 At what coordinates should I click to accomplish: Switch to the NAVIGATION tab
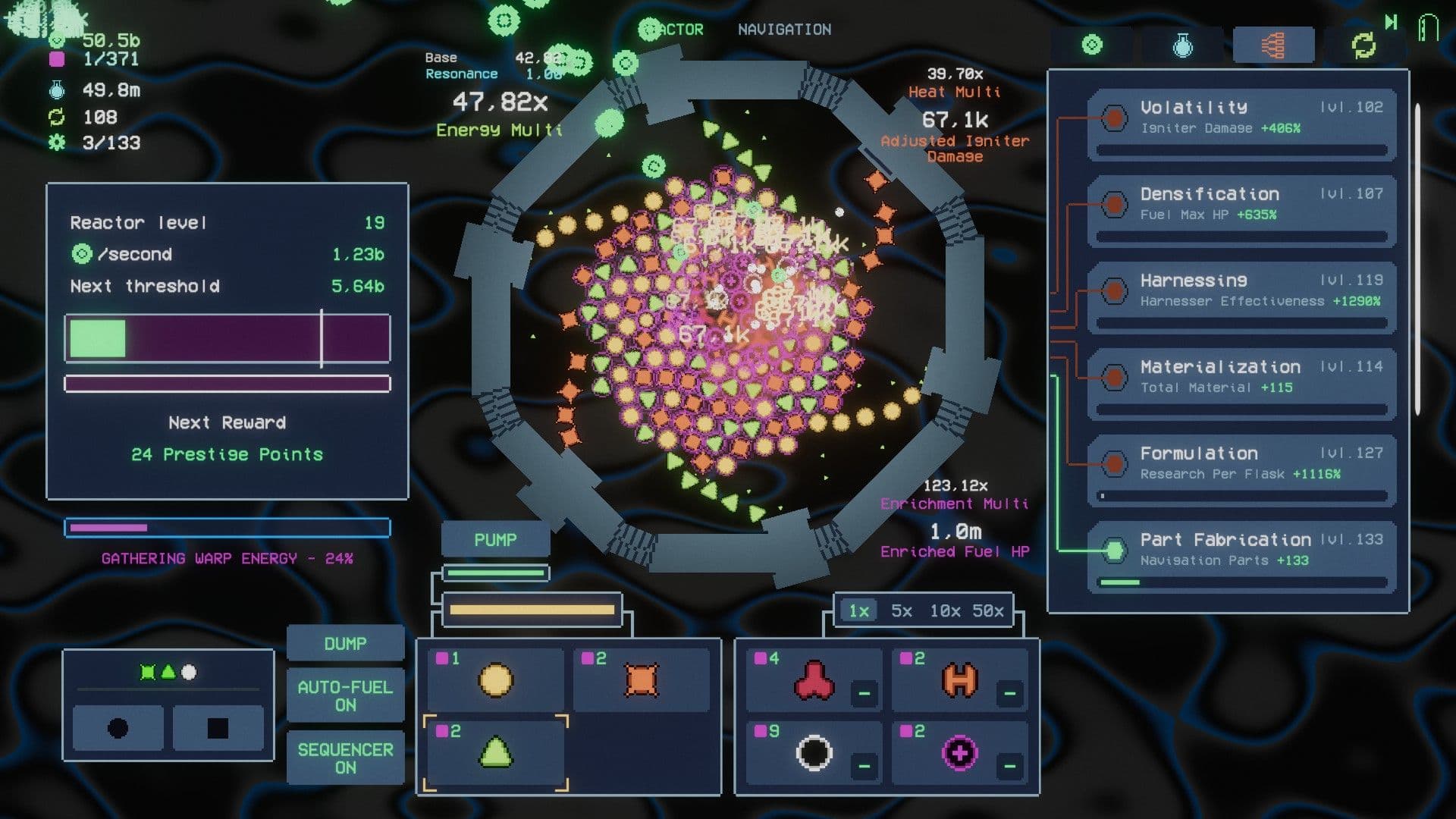coord(784,30)
